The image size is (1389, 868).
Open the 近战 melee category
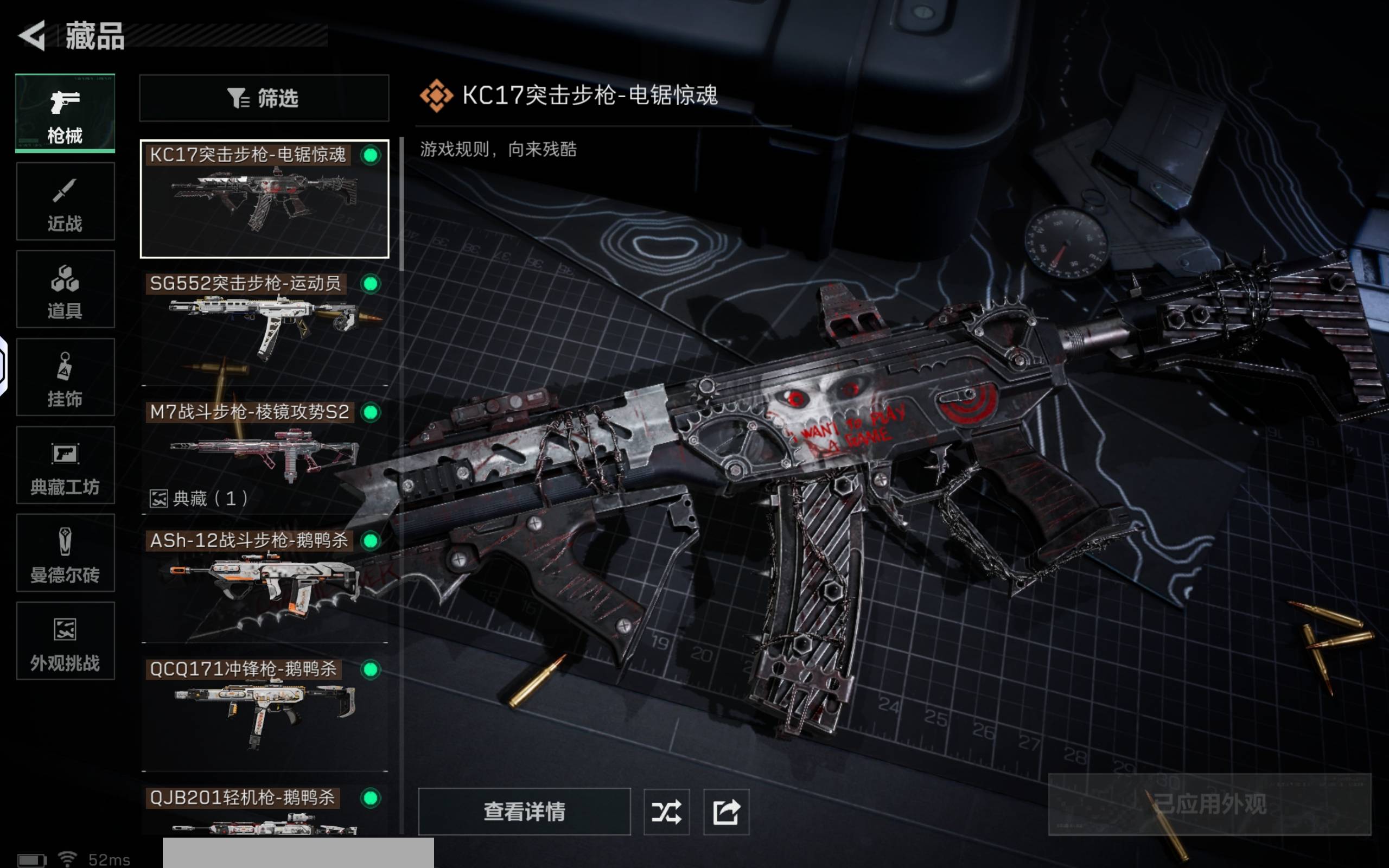pyautogui.click(x=65, y=201)
